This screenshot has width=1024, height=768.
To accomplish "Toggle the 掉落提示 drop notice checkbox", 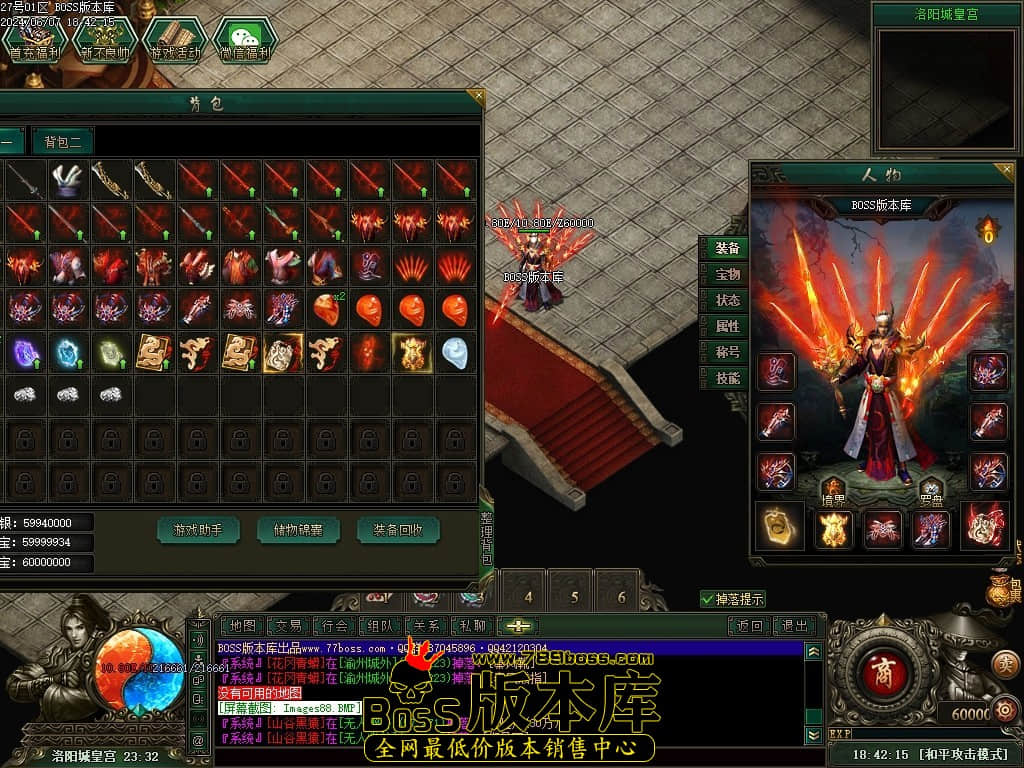I will tap(708, 599).
